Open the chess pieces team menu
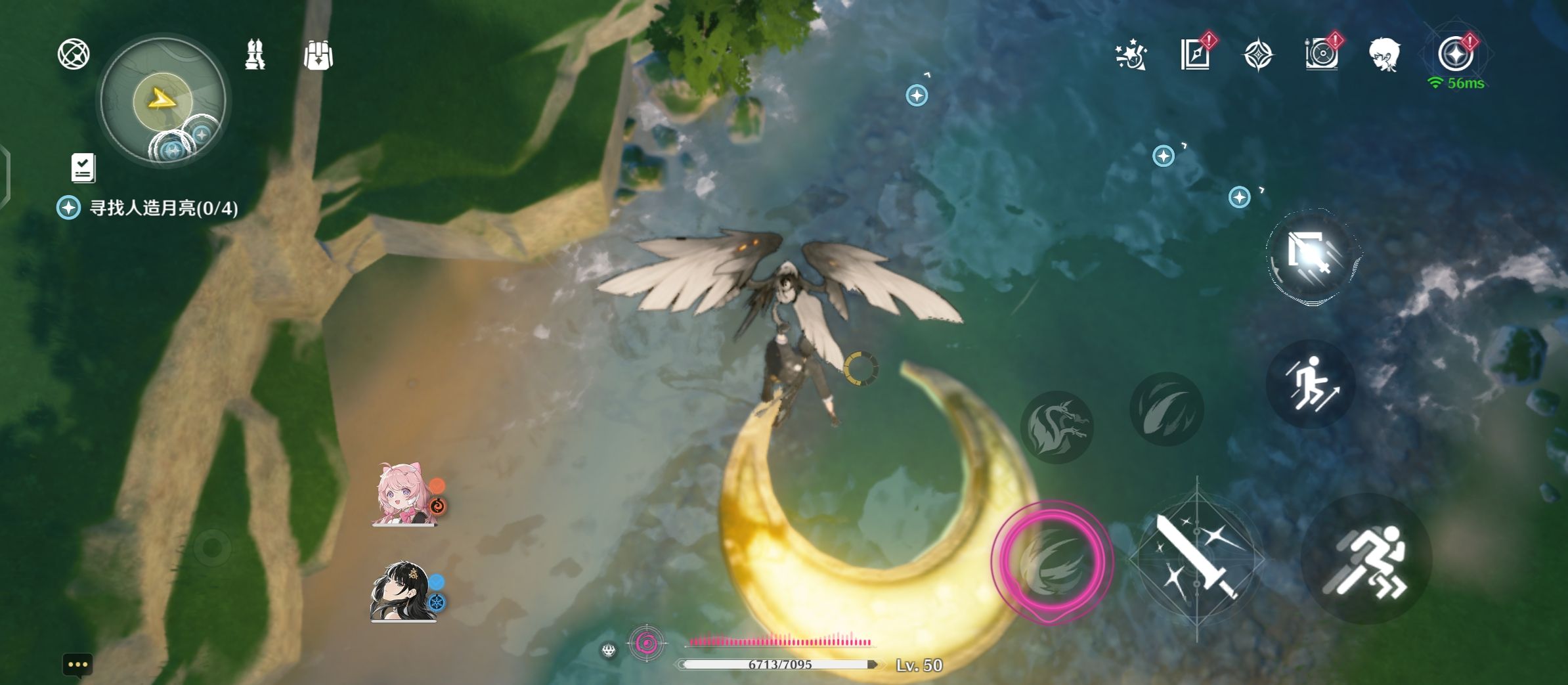The image size is (1568, 685). (x=255, y=55)
